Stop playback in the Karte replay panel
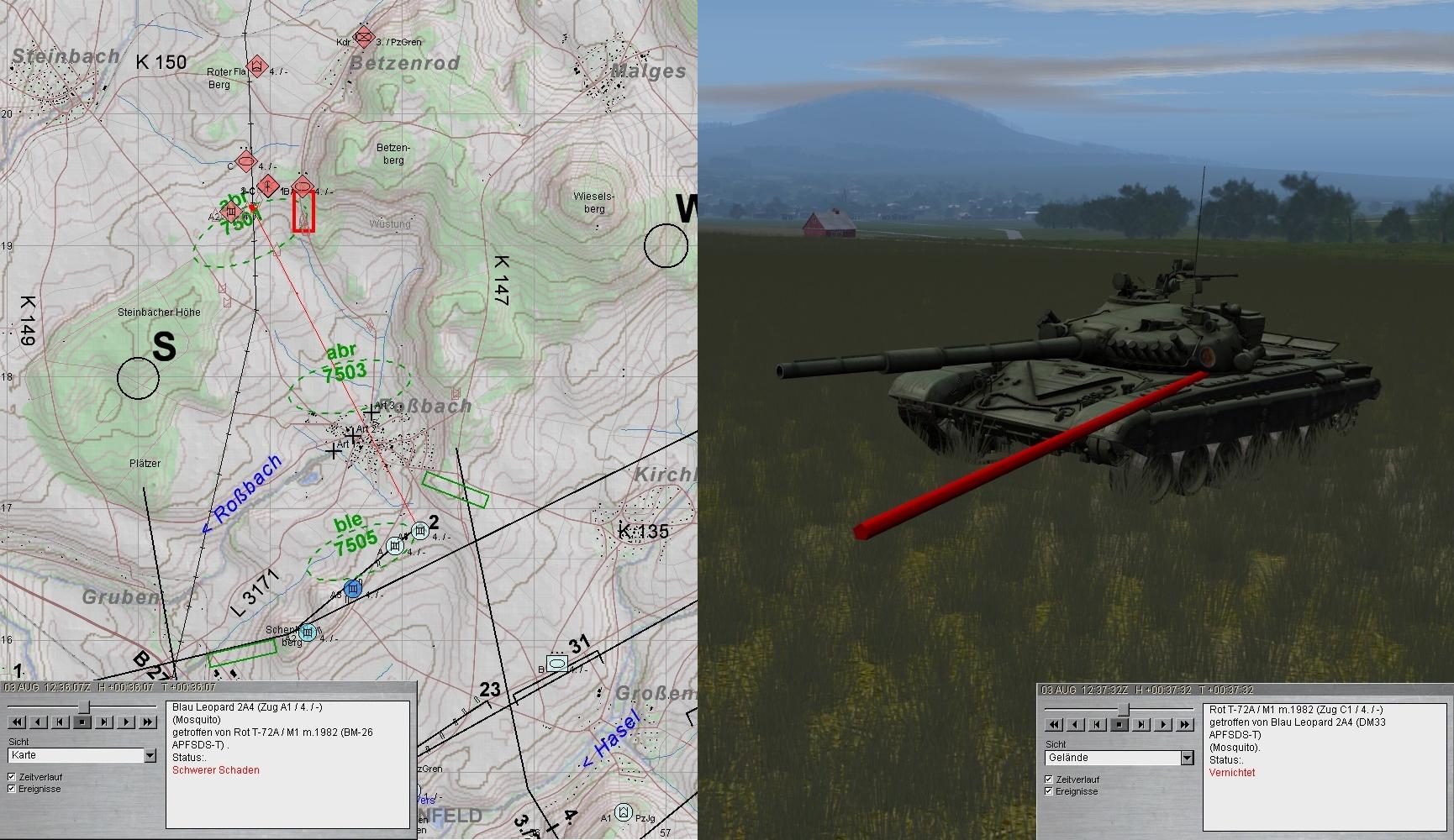The height and width of the screenshot is (840, 1454). click(82, 722)
